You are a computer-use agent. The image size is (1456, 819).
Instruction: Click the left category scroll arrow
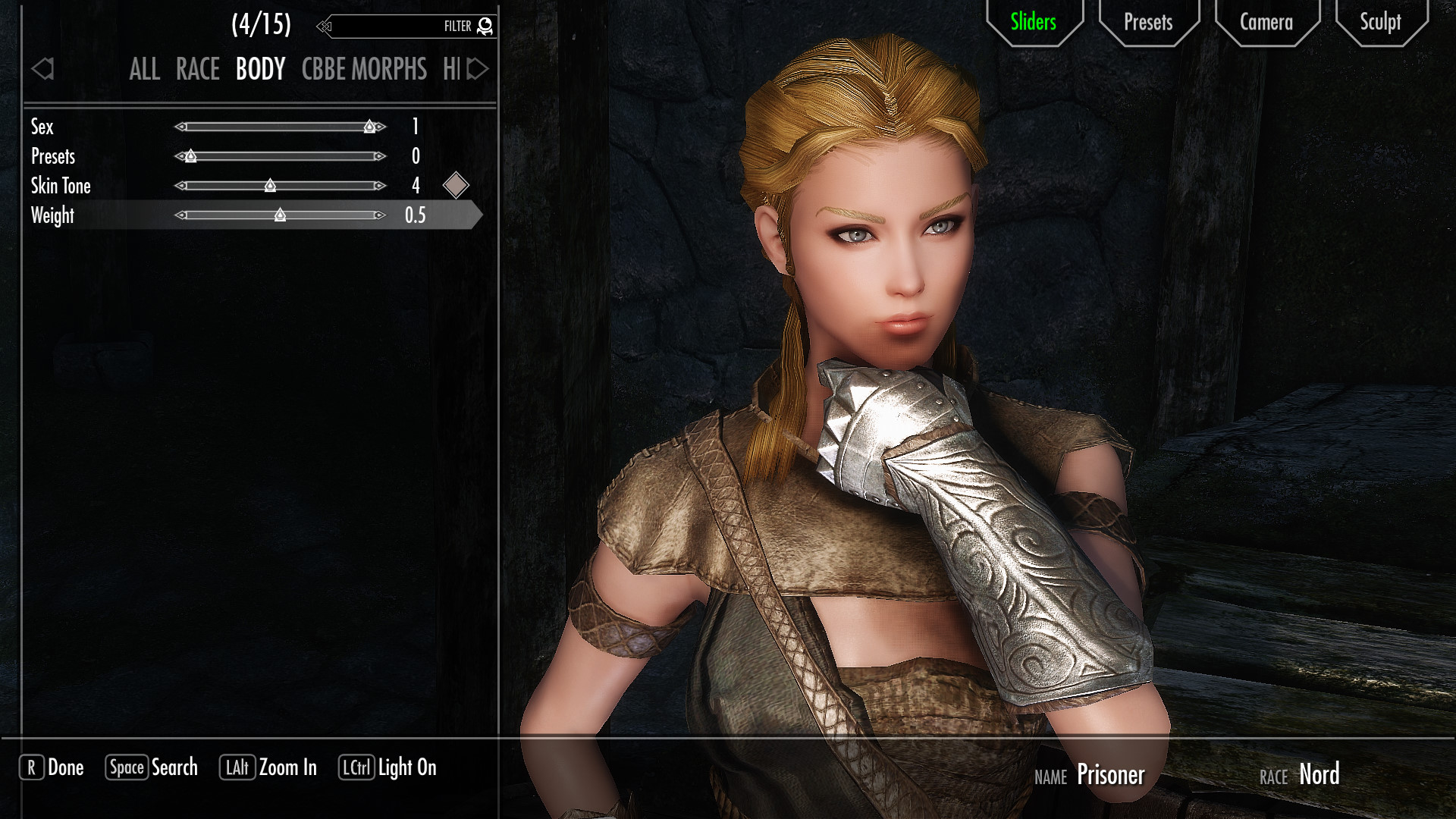(42, 70)
